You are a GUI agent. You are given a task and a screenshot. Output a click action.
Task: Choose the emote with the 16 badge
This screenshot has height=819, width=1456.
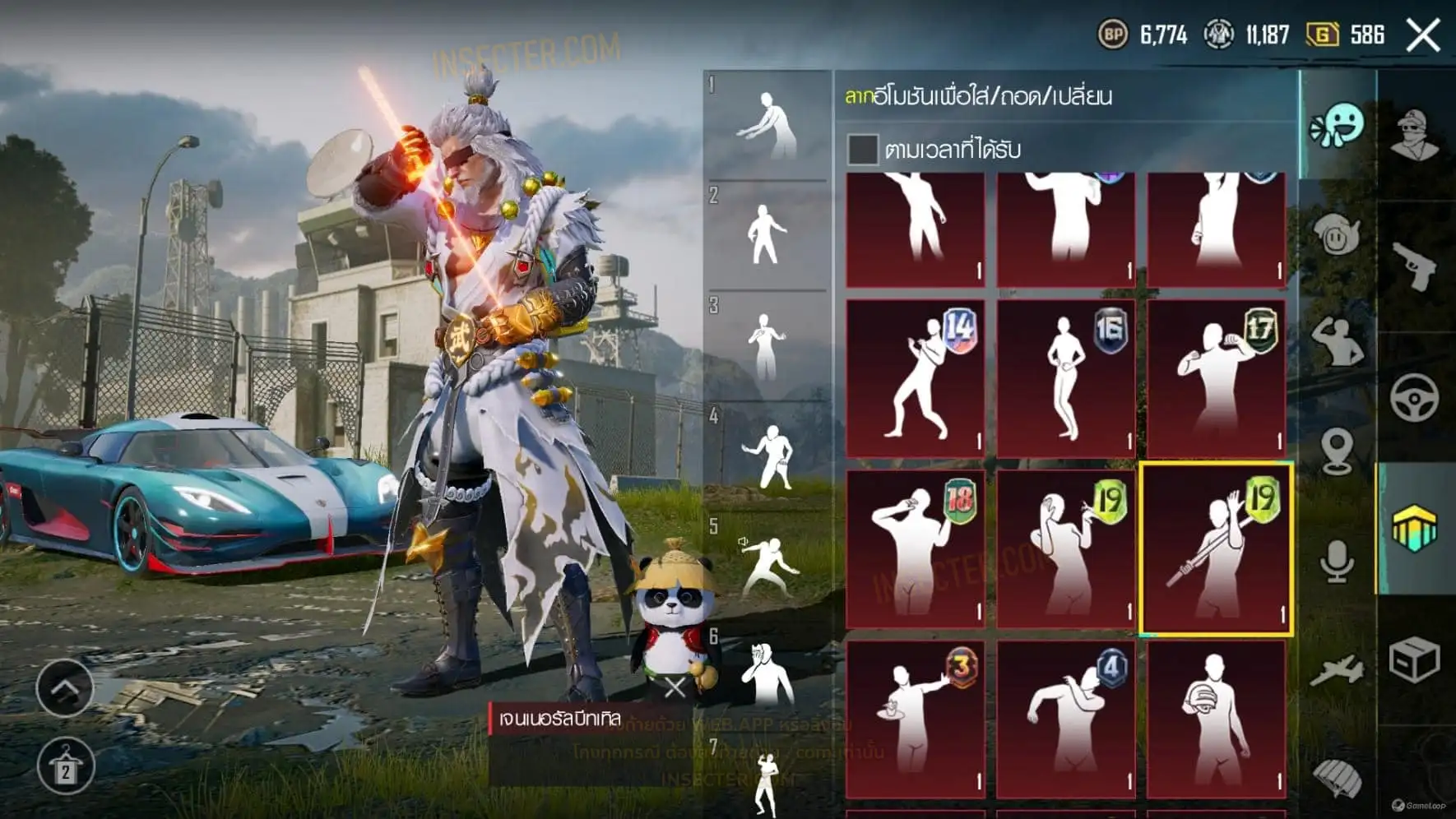[x=1066, y=377]
